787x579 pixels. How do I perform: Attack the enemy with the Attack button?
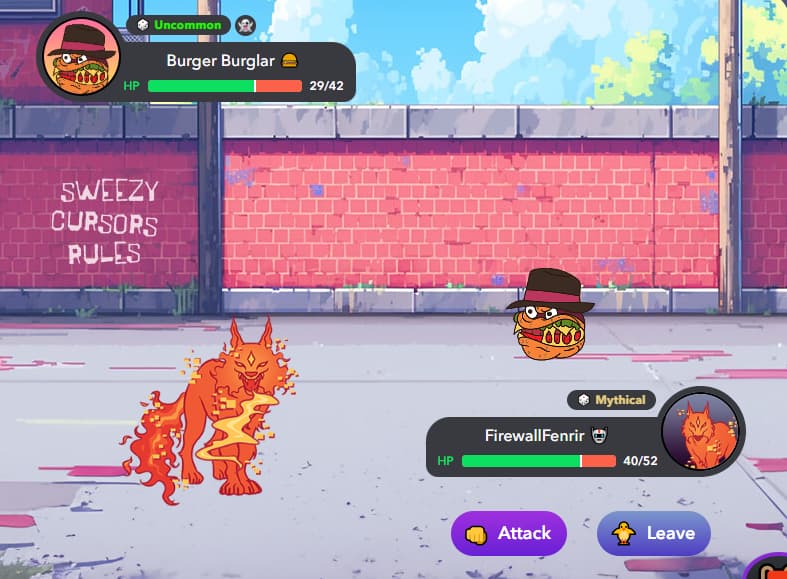[x=508, y=533]
